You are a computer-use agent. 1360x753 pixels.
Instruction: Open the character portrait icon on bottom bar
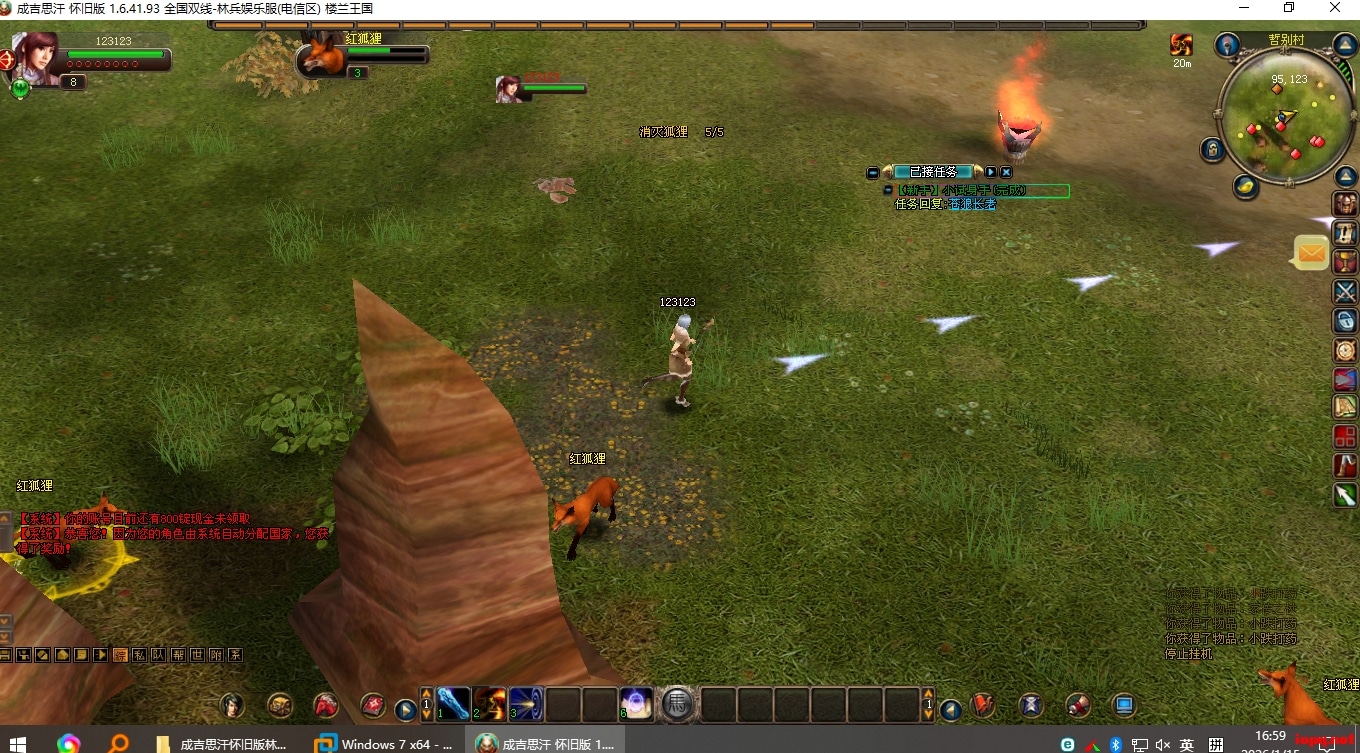(232, 705)
